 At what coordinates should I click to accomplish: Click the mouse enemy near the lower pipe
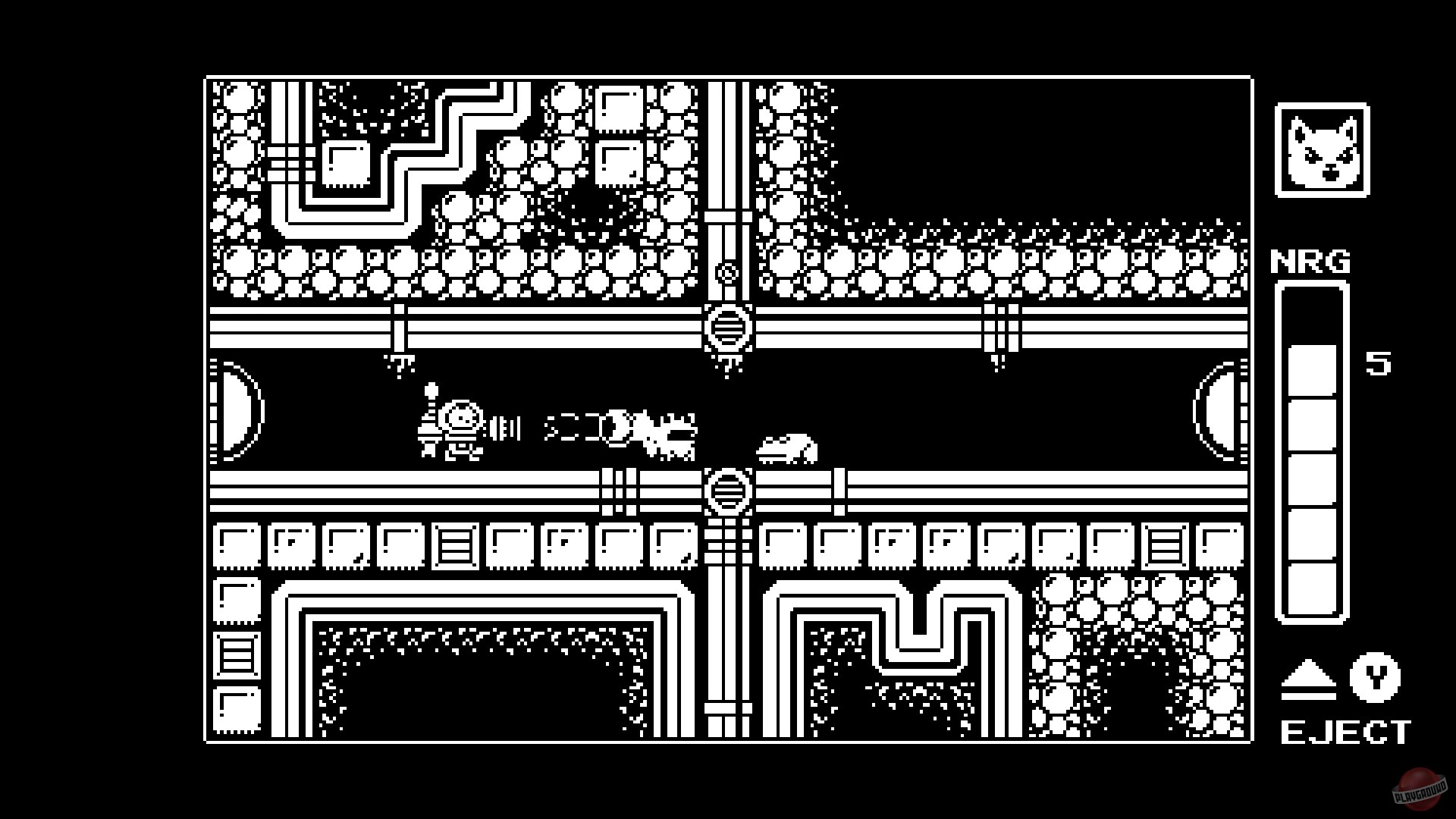coord(789,447)
